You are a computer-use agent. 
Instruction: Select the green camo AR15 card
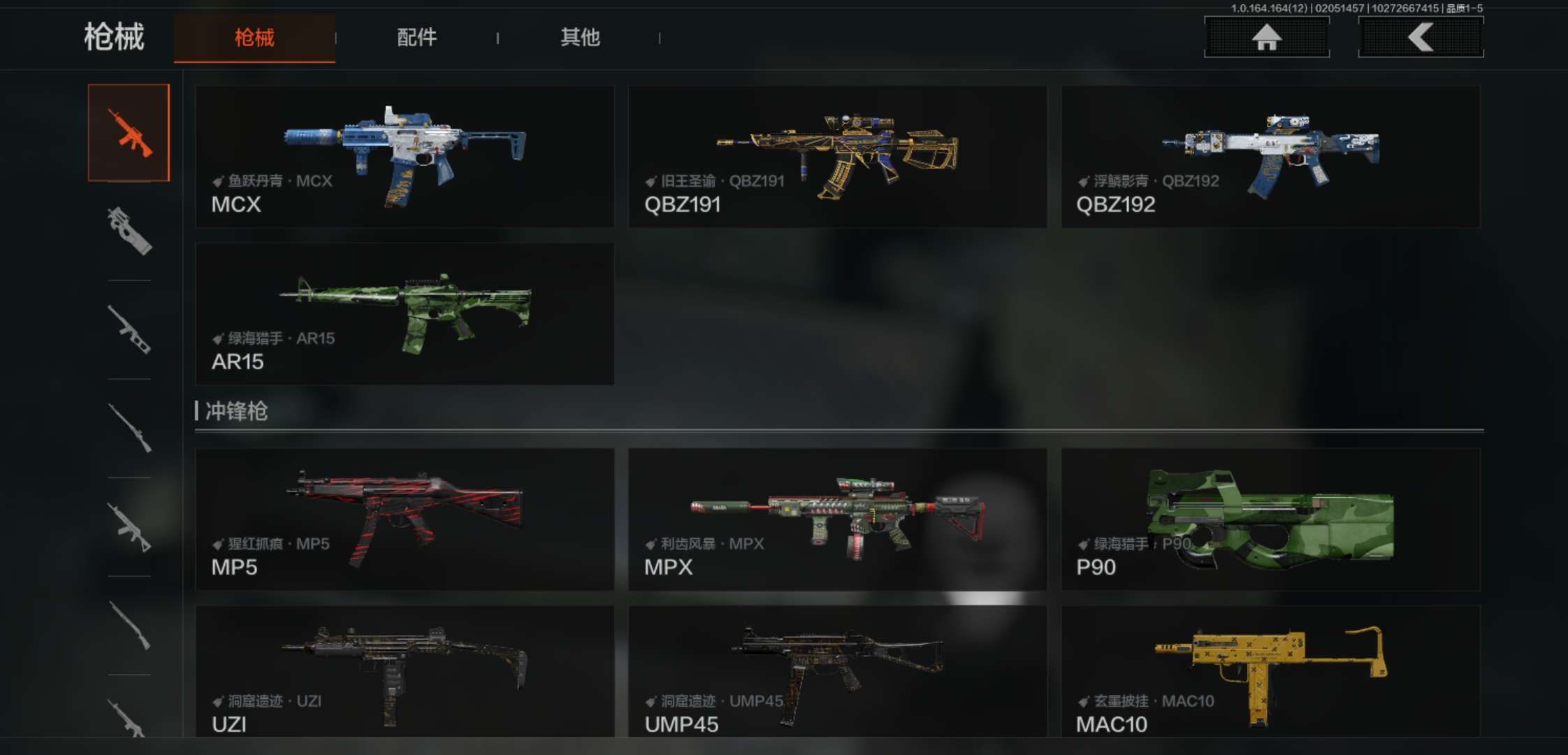405,314
